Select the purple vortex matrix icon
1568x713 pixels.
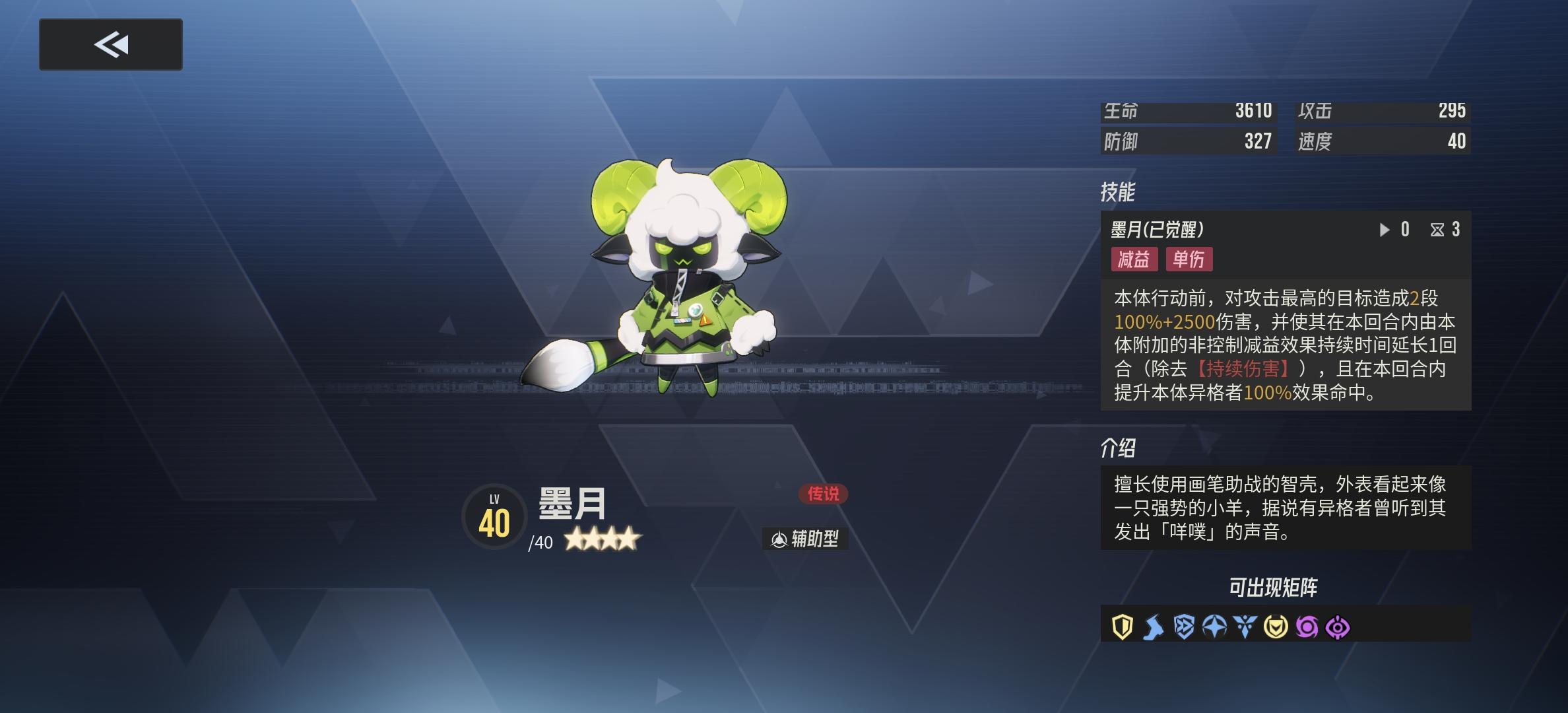click(1306, 626)
